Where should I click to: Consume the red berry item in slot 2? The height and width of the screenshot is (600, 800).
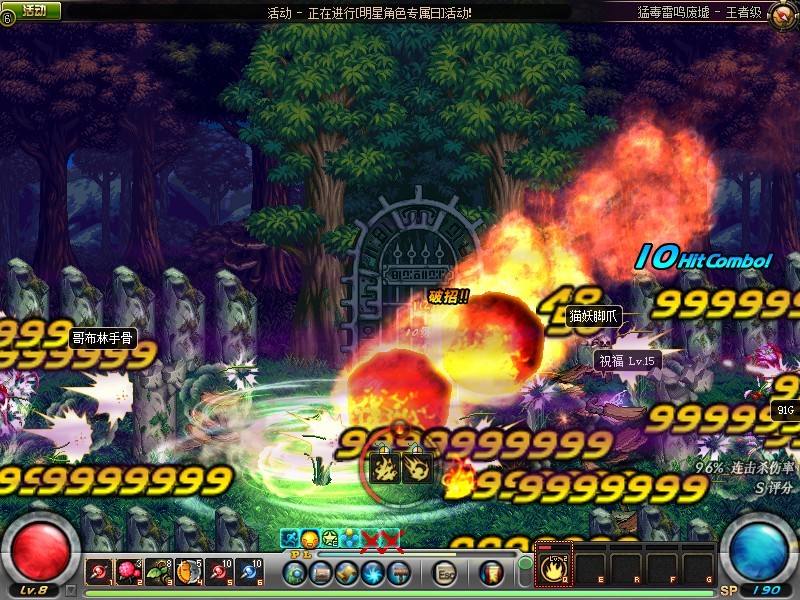click(129, 572)
